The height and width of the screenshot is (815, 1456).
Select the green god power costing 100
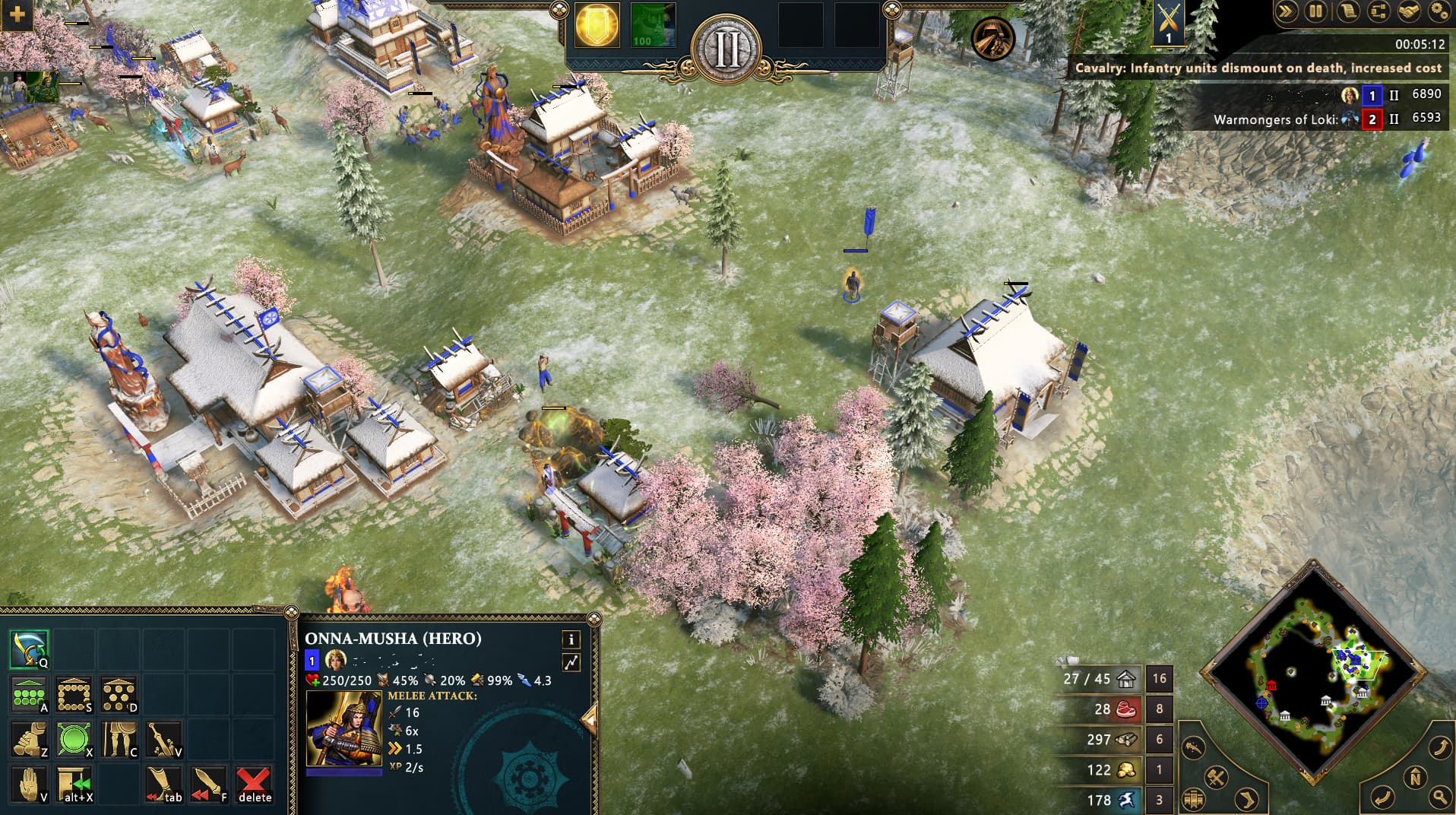click(x=652, y=25)
